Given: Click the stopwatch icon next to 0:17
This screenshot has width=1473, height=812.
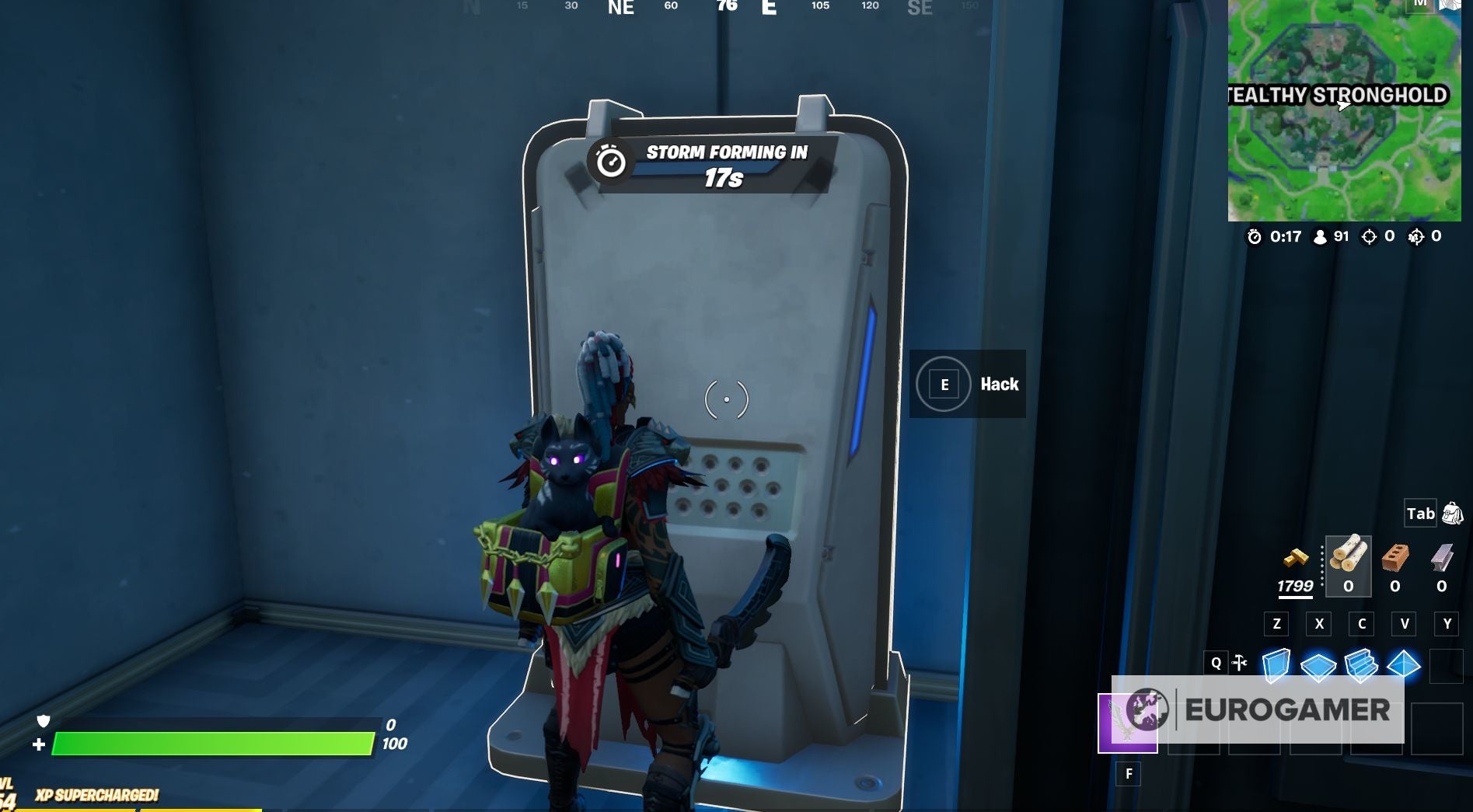Looking at the screenshot, I should tap(1255, 238).
